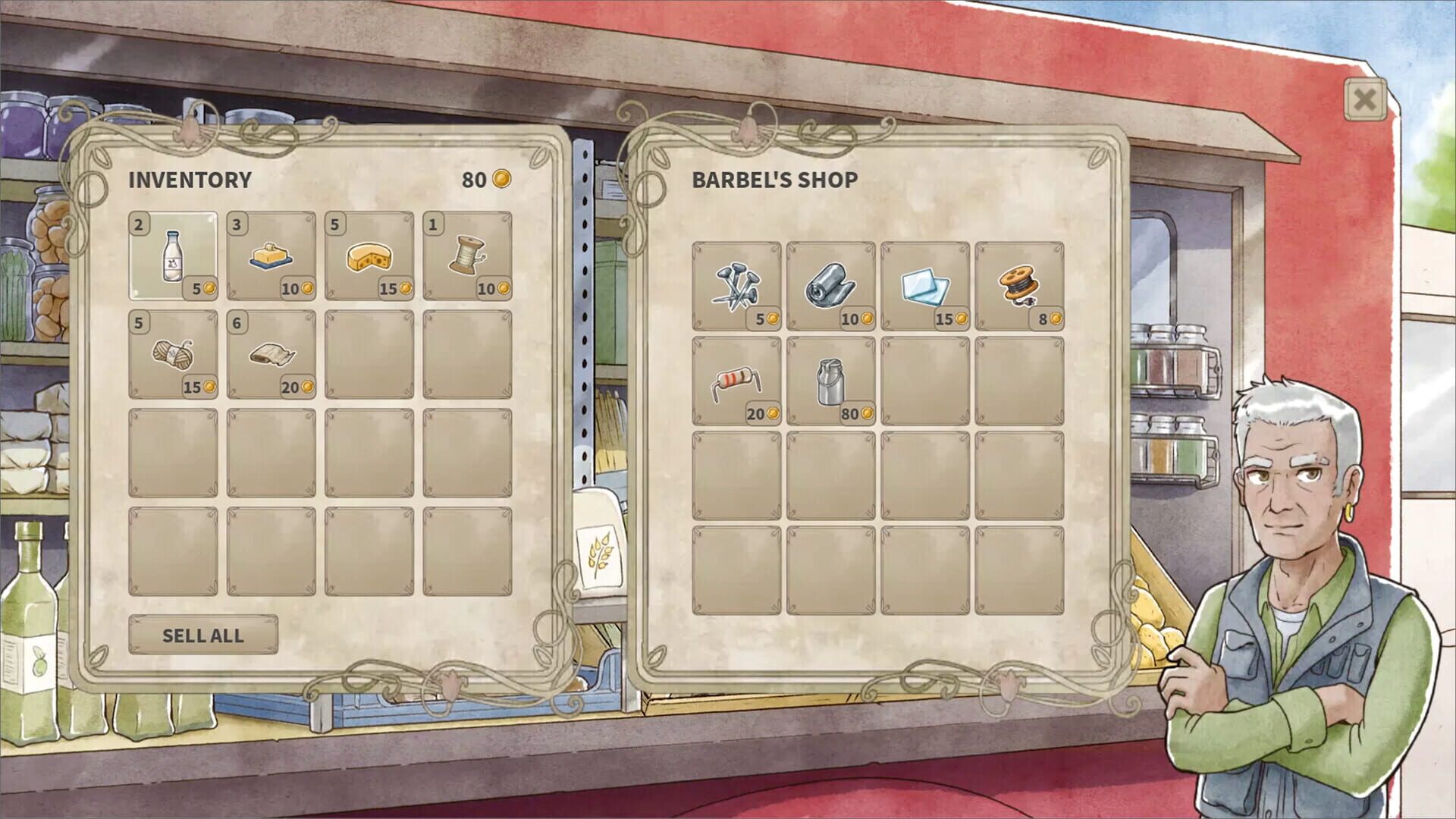Buy the nails from Barbel's shop
Screen dimensions: 1456x819
pos(737,284)
